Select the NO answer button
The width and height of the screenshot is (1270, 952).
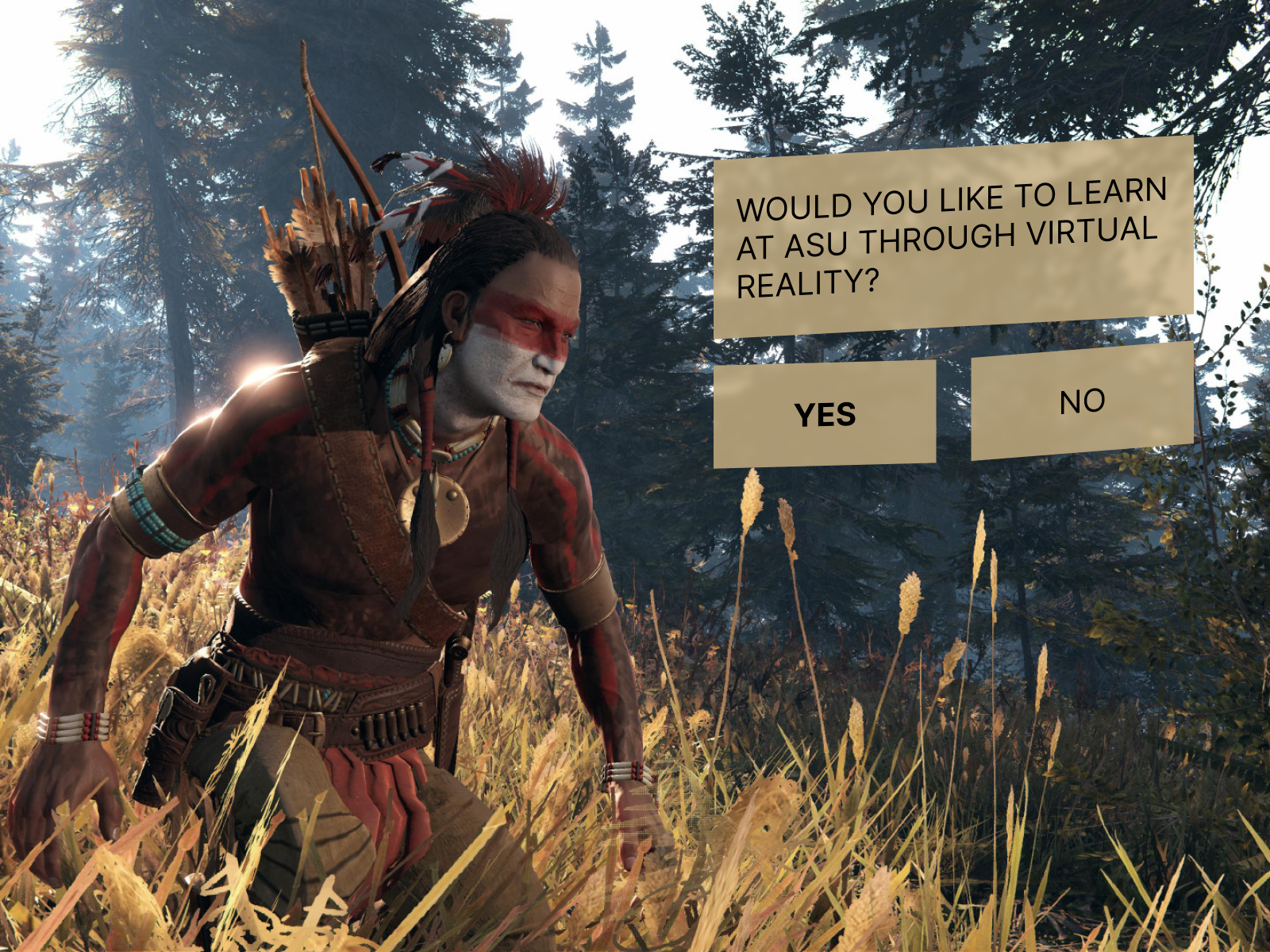pyautogui.click(x=1082, y=401)
